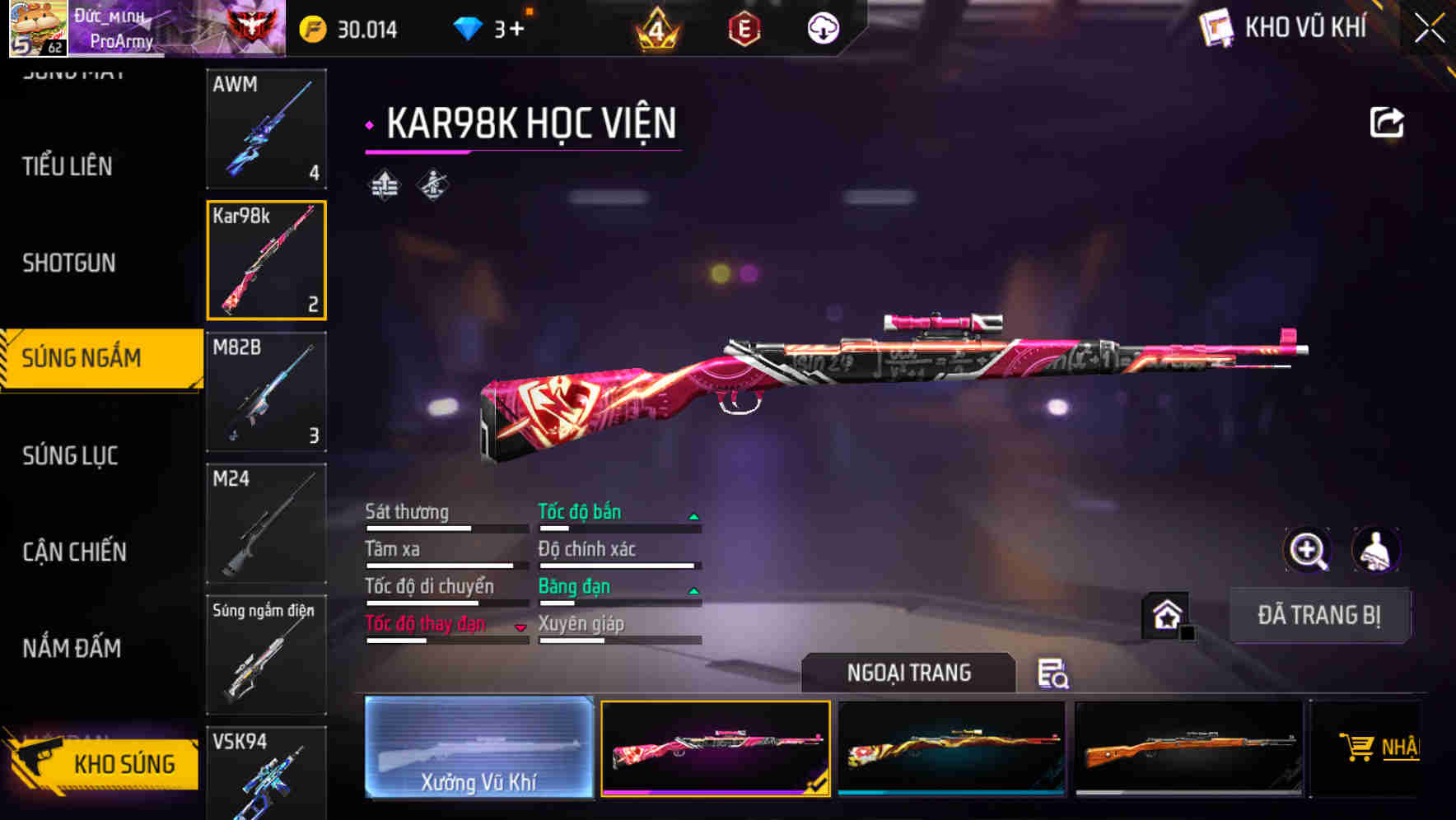
Task: Open the share/export icon near weapon name
Action: coord(1387,121)
